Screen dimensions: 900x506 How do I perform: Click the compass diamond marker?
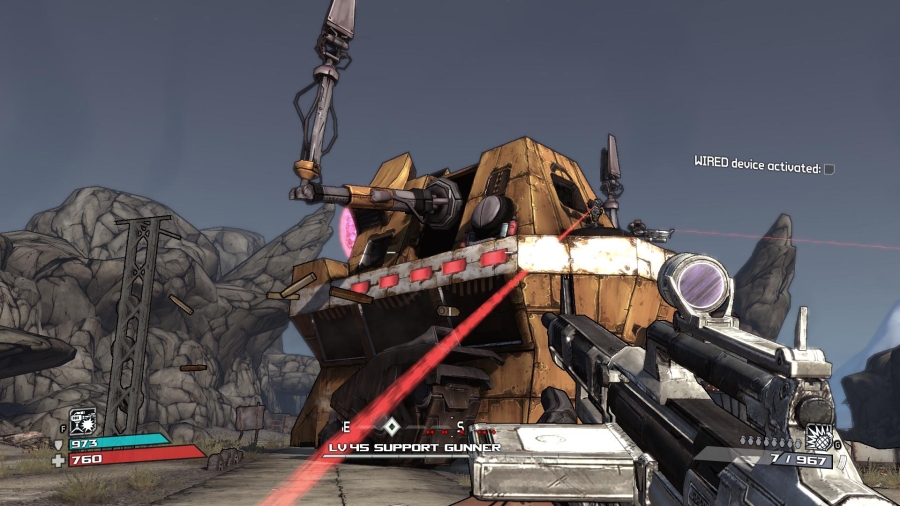coord(392,426)
